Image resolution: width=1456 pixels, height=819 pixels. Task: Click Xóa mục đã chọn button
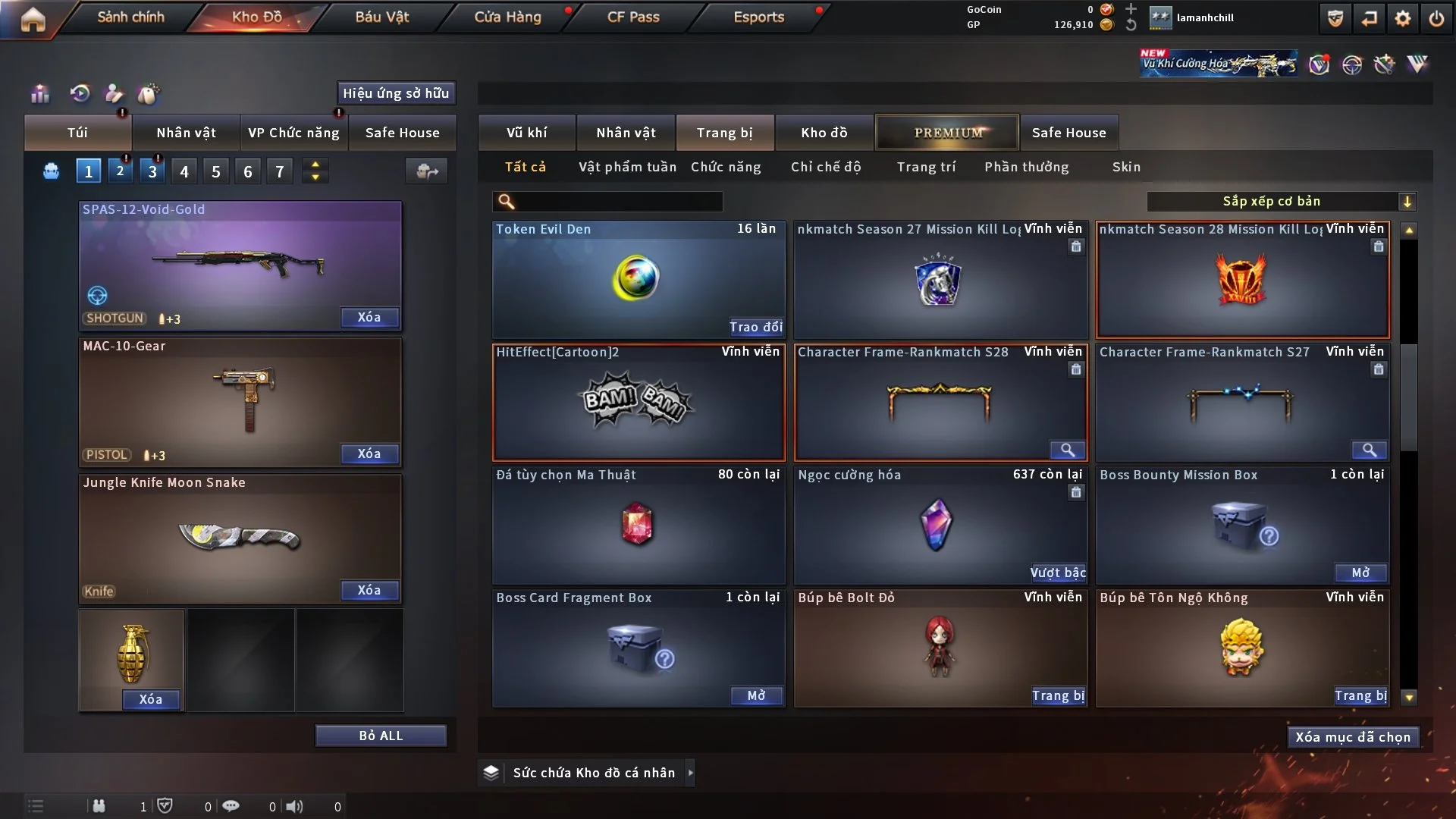[1353, 737]
